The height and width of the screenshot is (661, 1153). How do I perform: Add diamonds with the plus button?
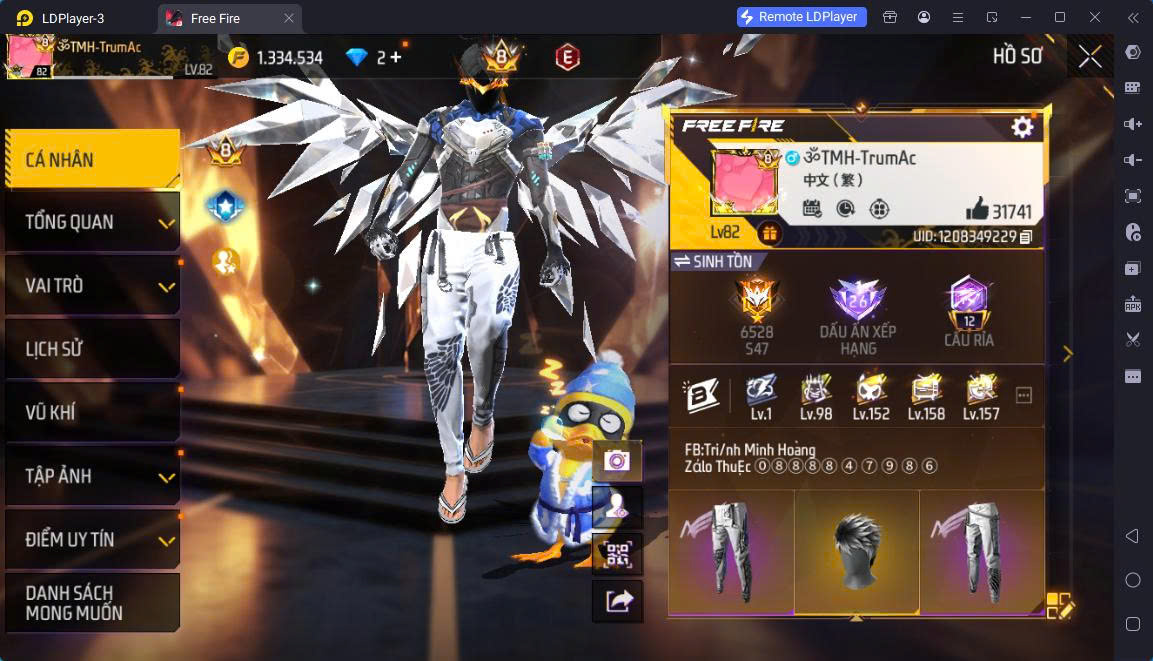[x=396, y=58]
